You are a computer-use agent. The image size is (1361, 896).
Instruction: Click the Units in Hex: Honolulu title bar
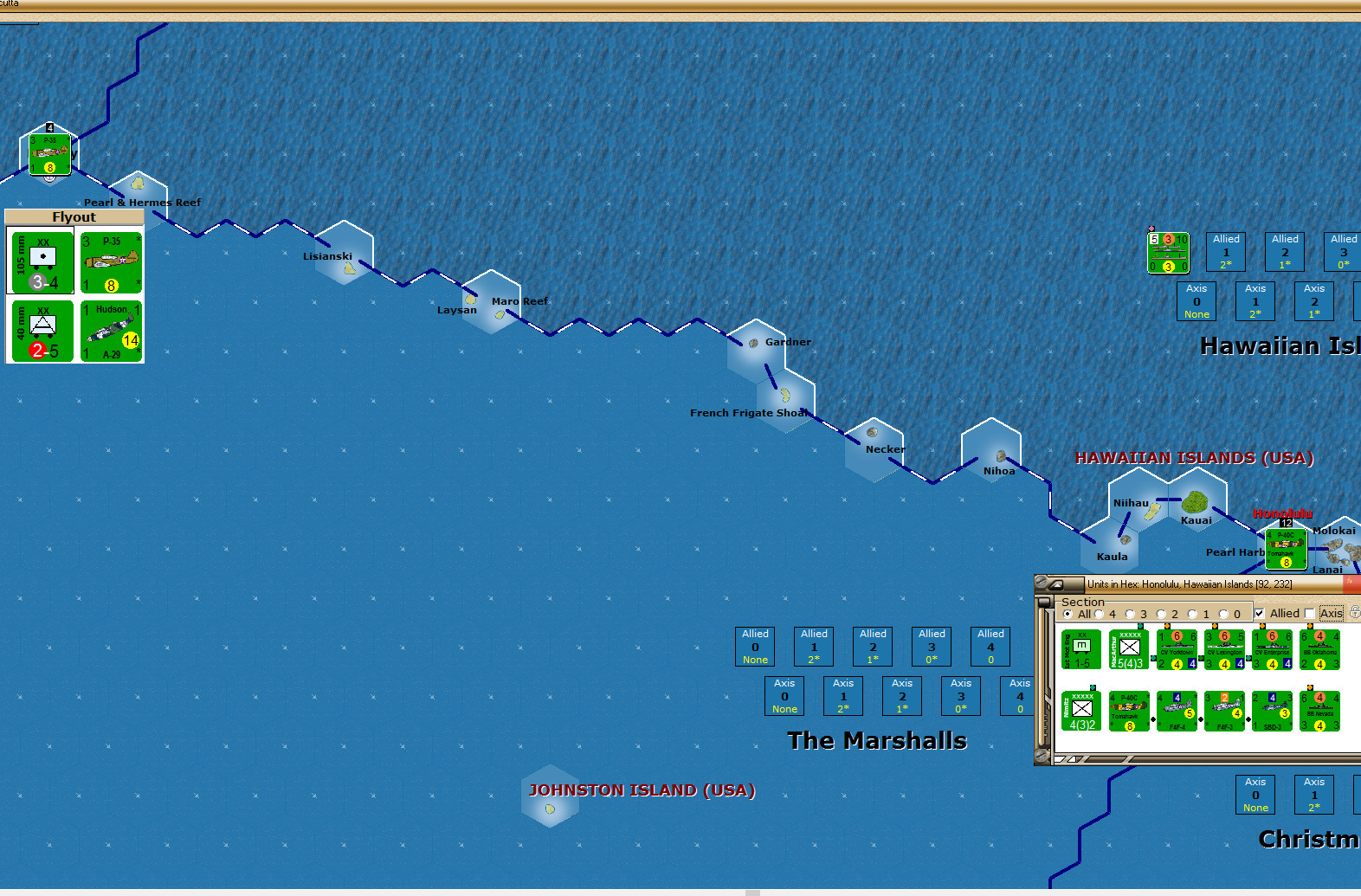click(1189, 583)
